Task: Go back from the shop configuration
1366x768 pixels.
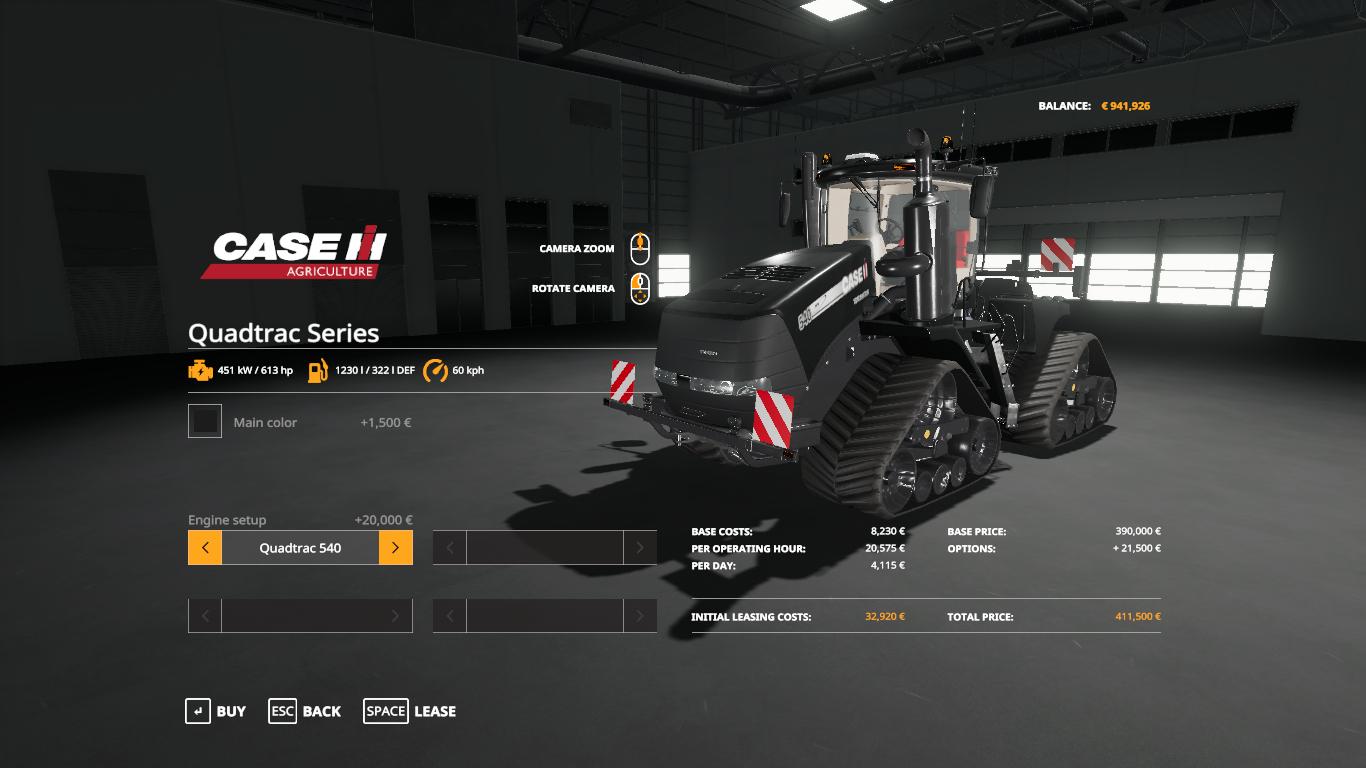Action: click(x=304, y=711)
